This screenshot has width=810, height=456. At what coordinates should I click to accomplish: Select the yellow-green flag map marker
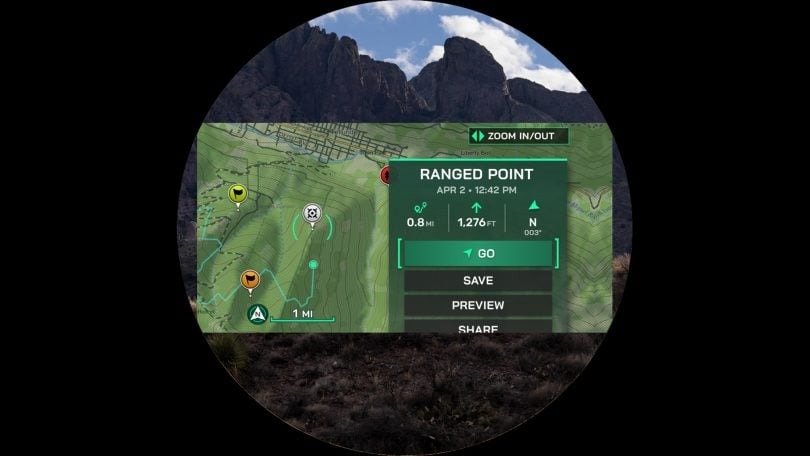[x=238, y=194]
